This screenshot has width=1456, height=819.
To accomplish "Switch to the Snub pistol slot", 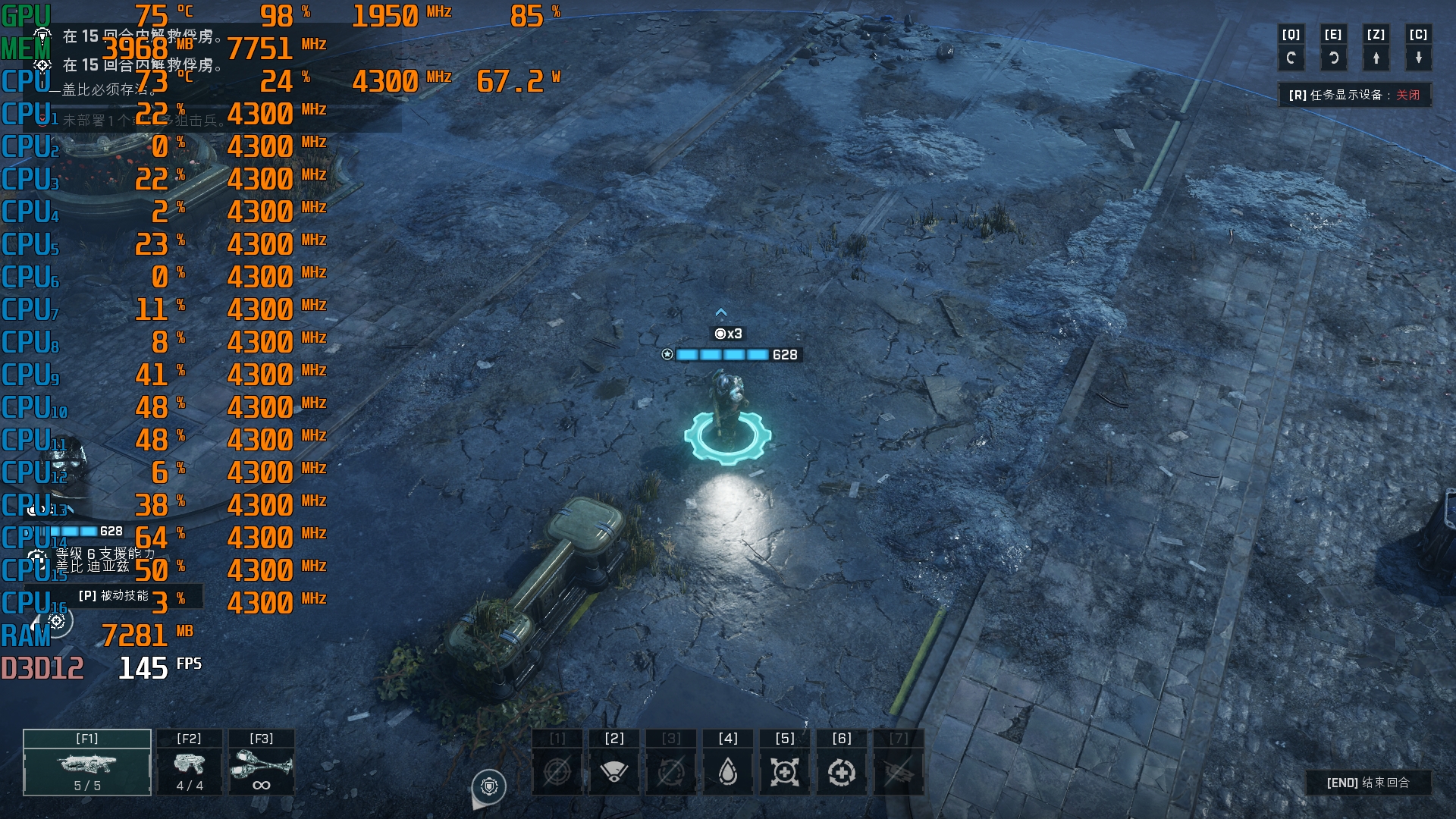I will [190, 763].
